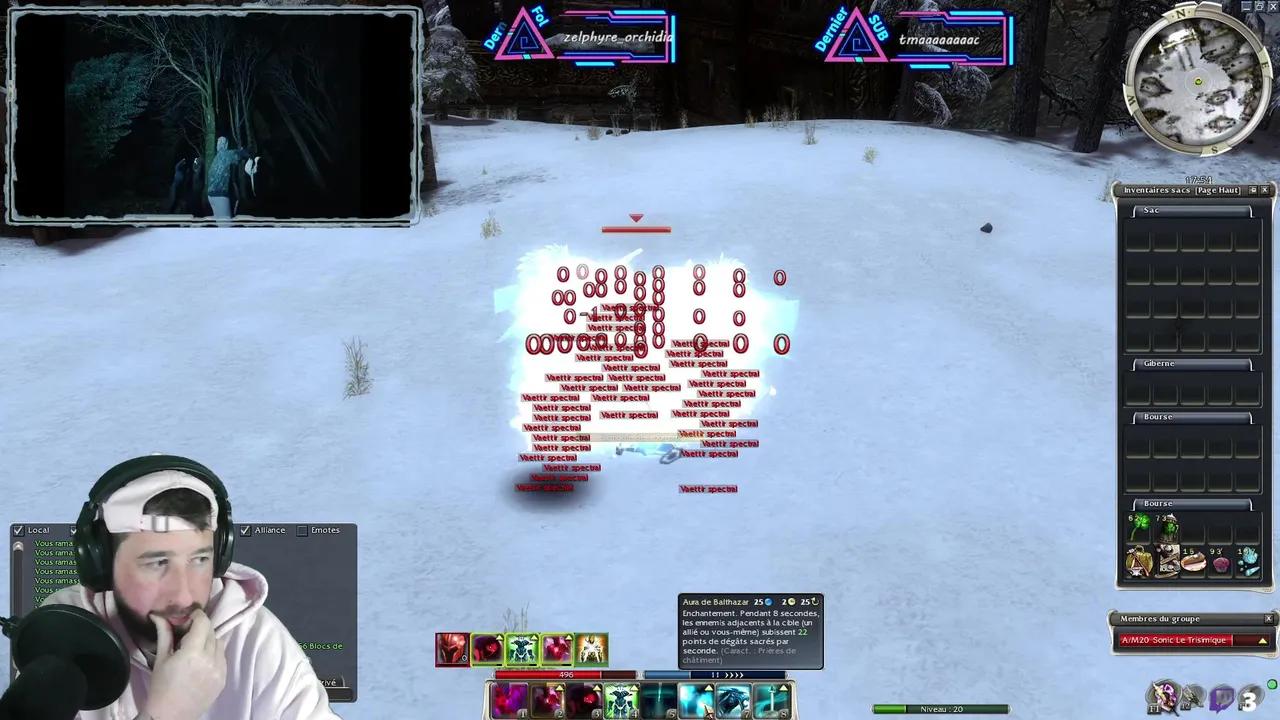
Task: Collapse the Bourse section
Action: [1158, 417]
